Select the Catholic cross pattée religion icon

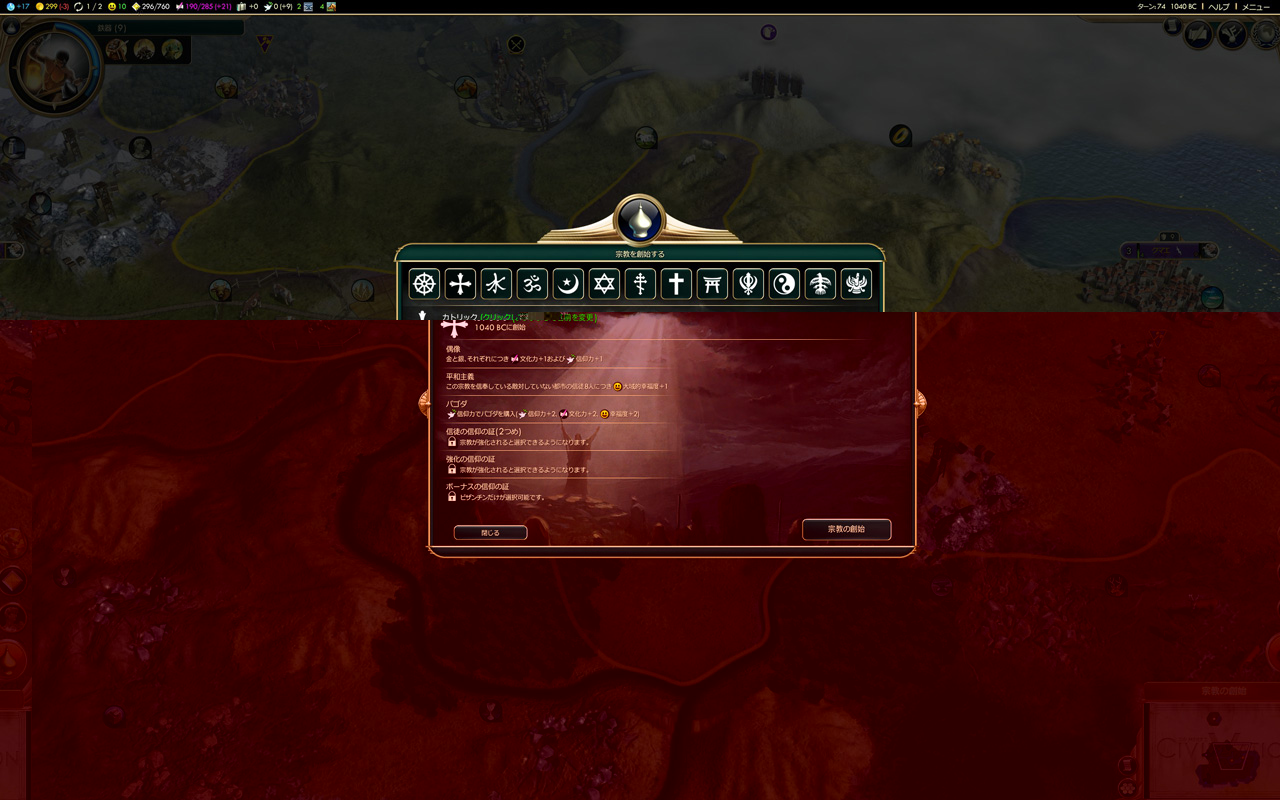460,284
